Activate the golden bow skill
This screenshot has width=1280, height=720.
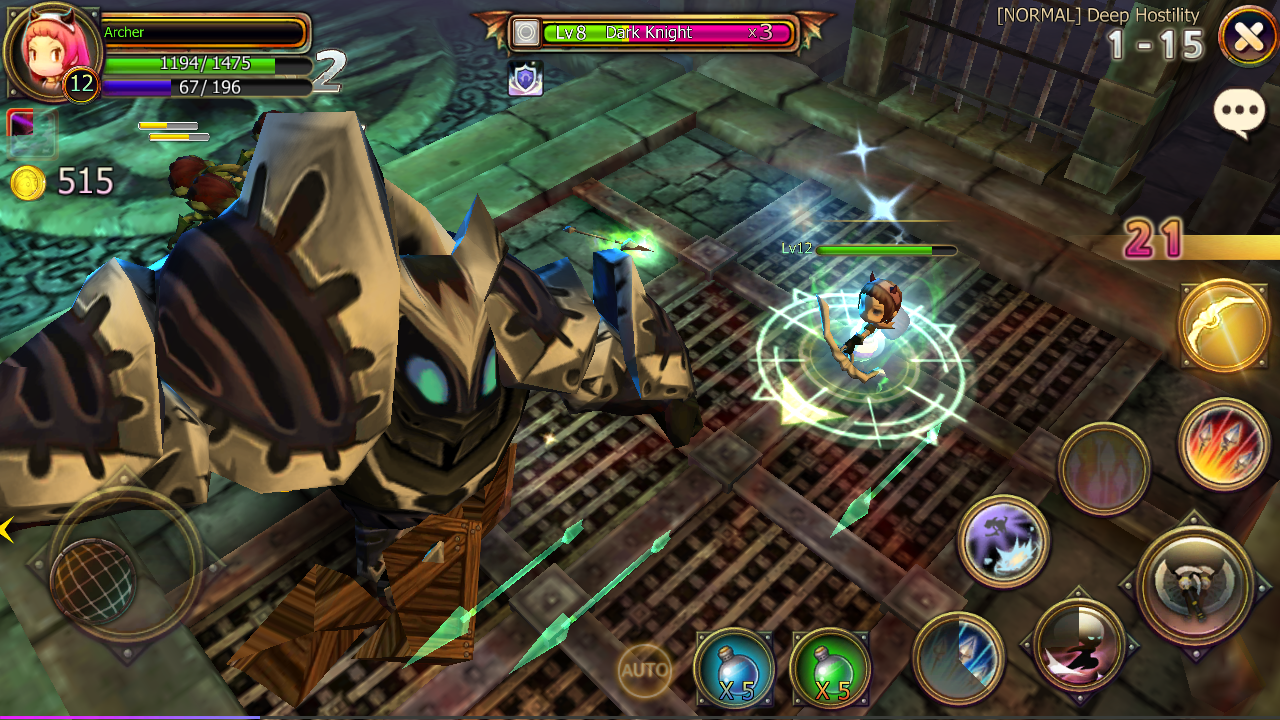1224,327
